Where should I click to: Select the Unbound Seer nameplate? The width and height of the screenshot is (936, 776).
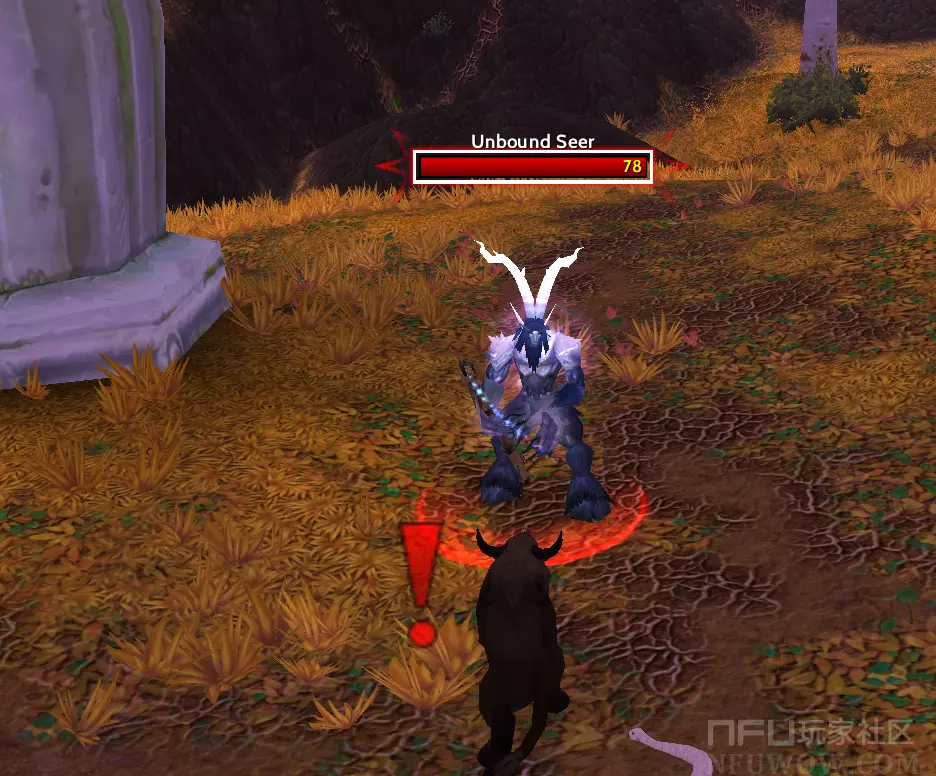click(x=532, y=166)
